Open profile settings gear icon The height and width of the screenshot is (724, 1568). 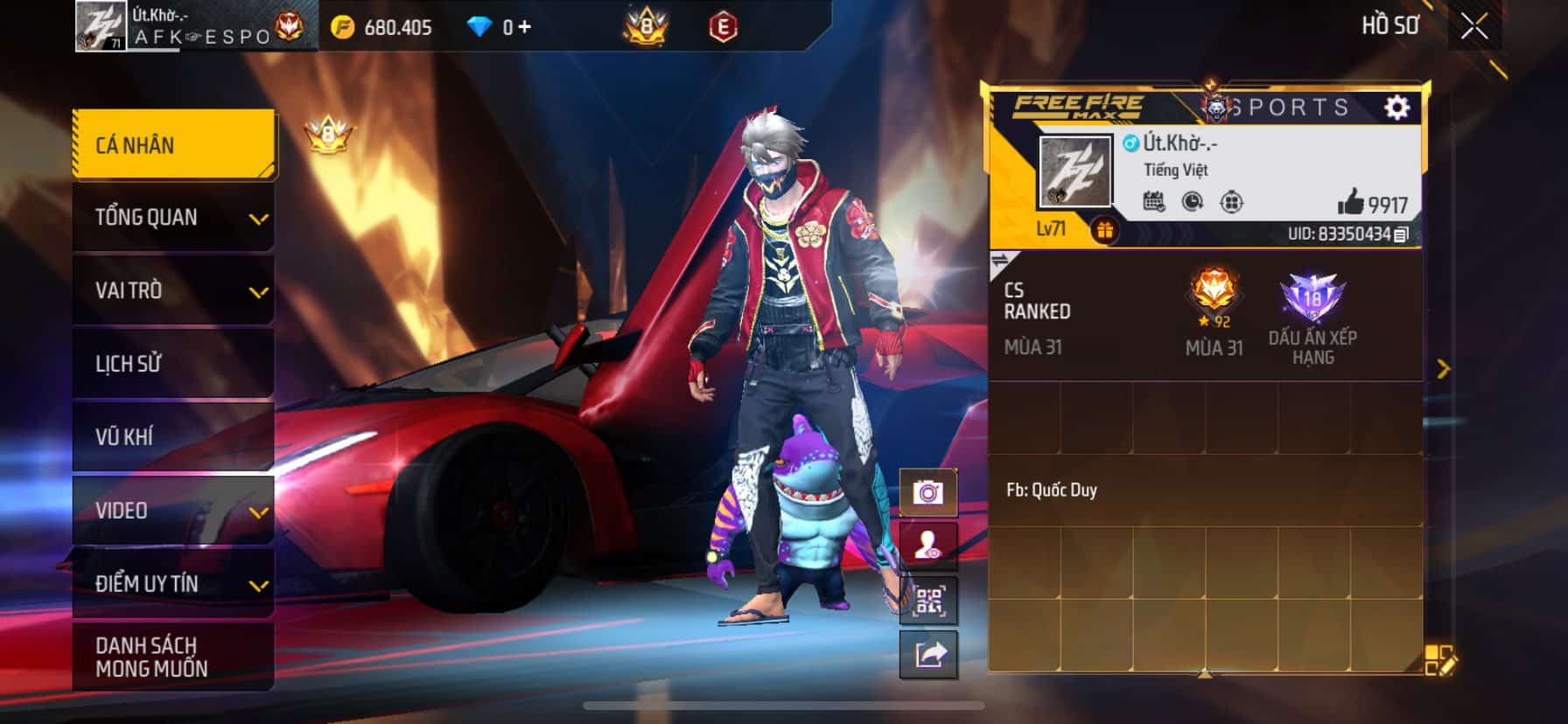[x=1397, y=108]
